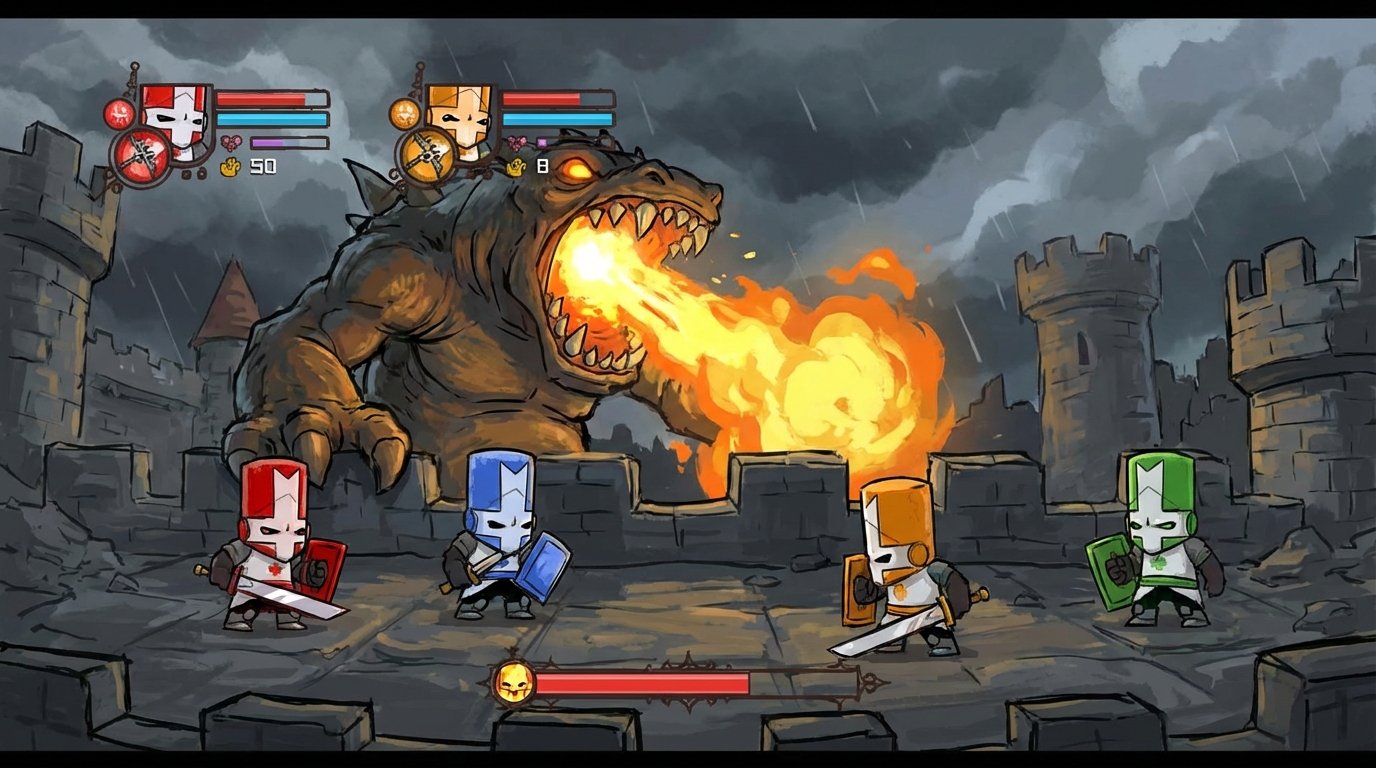Select the gold count reading 50
Viewport: 1376px width, 768px height.
(x=262, y=165)
